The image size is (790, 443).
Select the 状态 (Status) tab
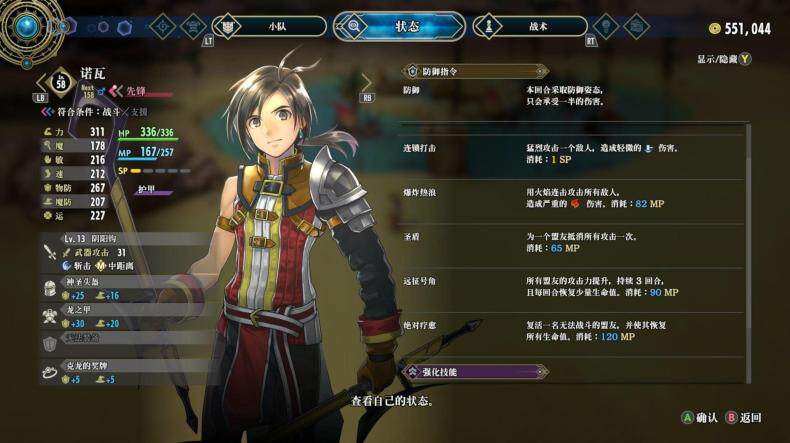point(399,26)
